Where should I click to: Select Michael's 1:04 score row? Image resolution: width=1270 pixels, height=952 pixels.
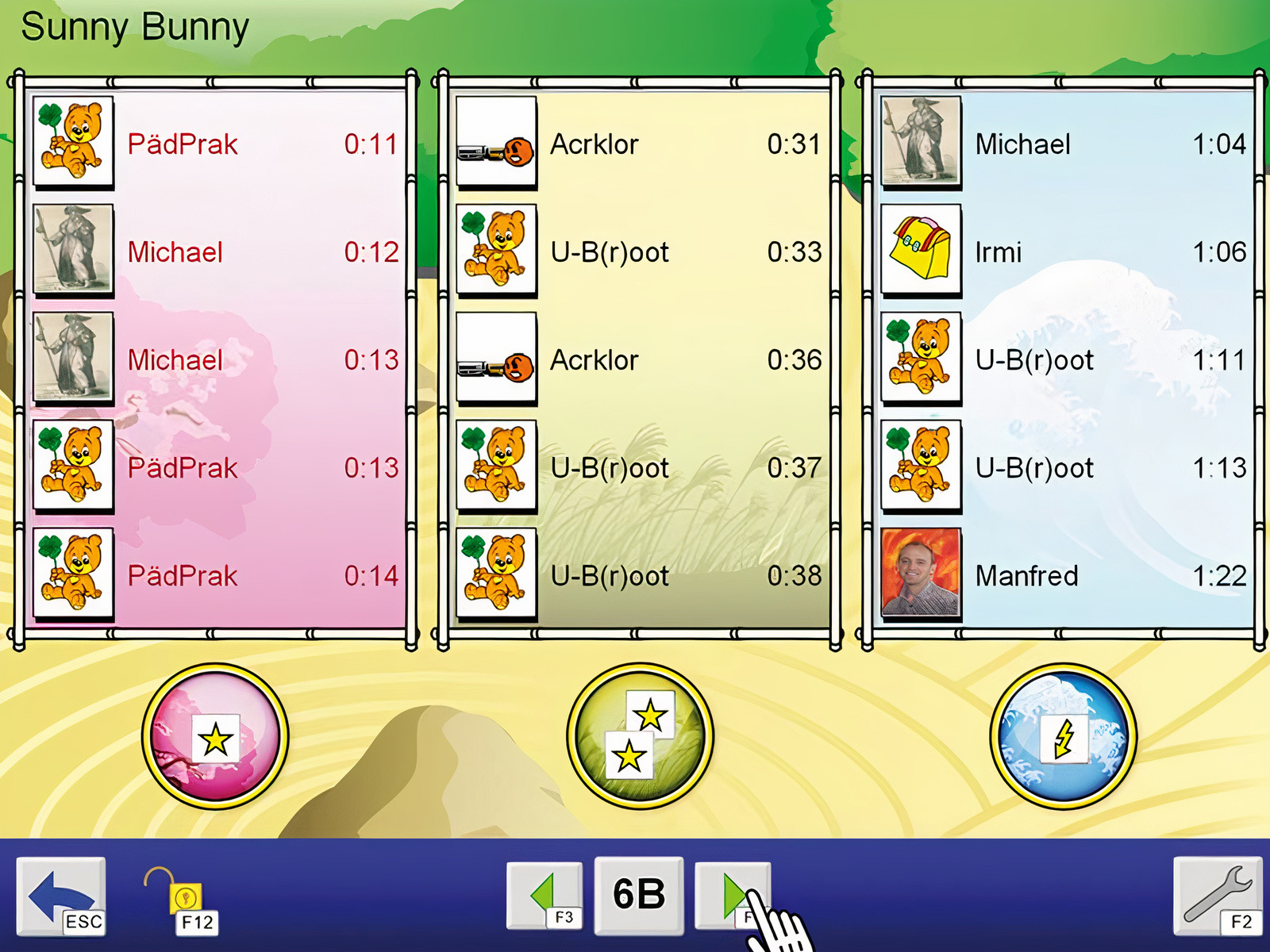1110,144
